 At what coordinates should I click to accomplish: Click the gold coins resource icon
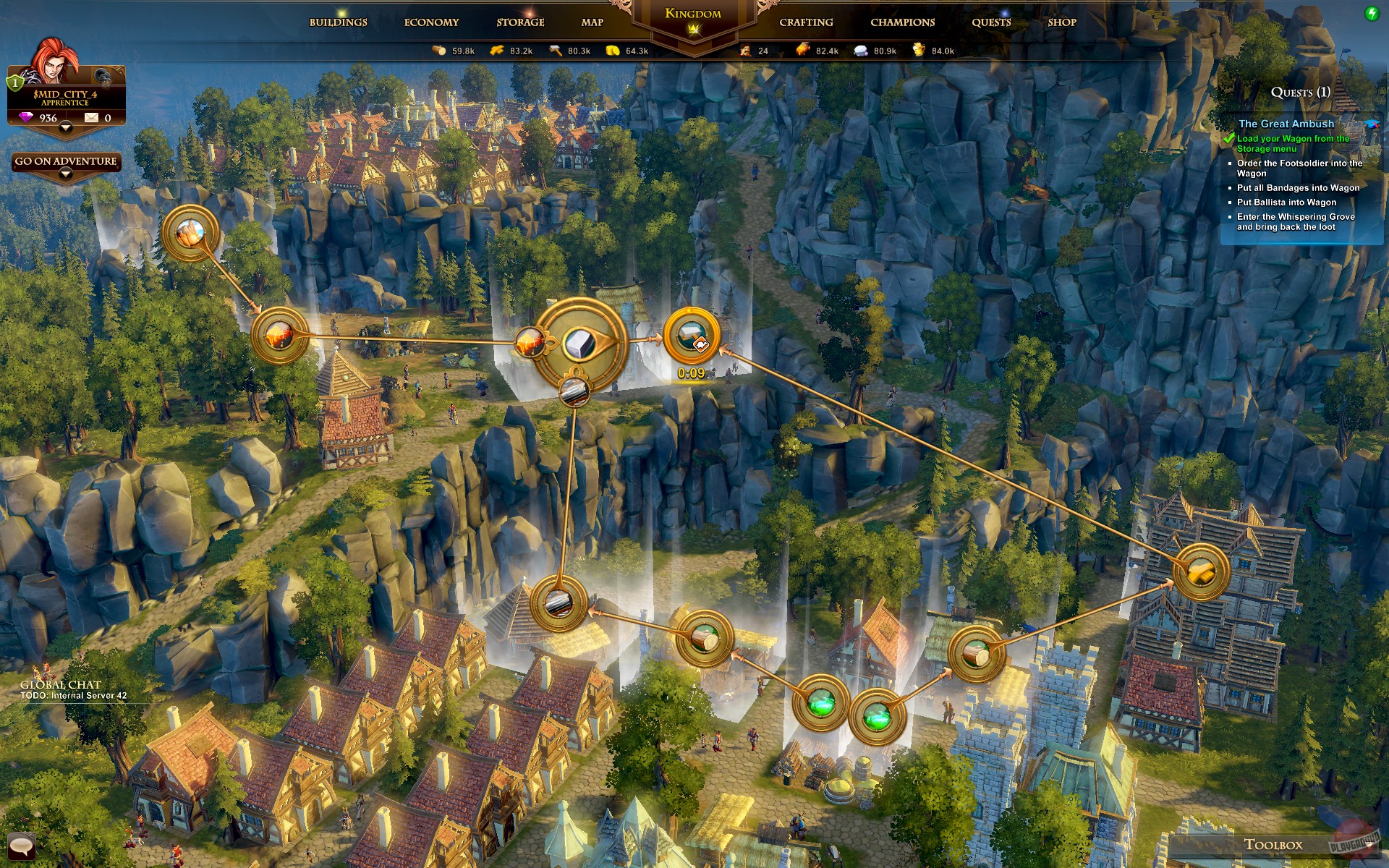[611, 51]
